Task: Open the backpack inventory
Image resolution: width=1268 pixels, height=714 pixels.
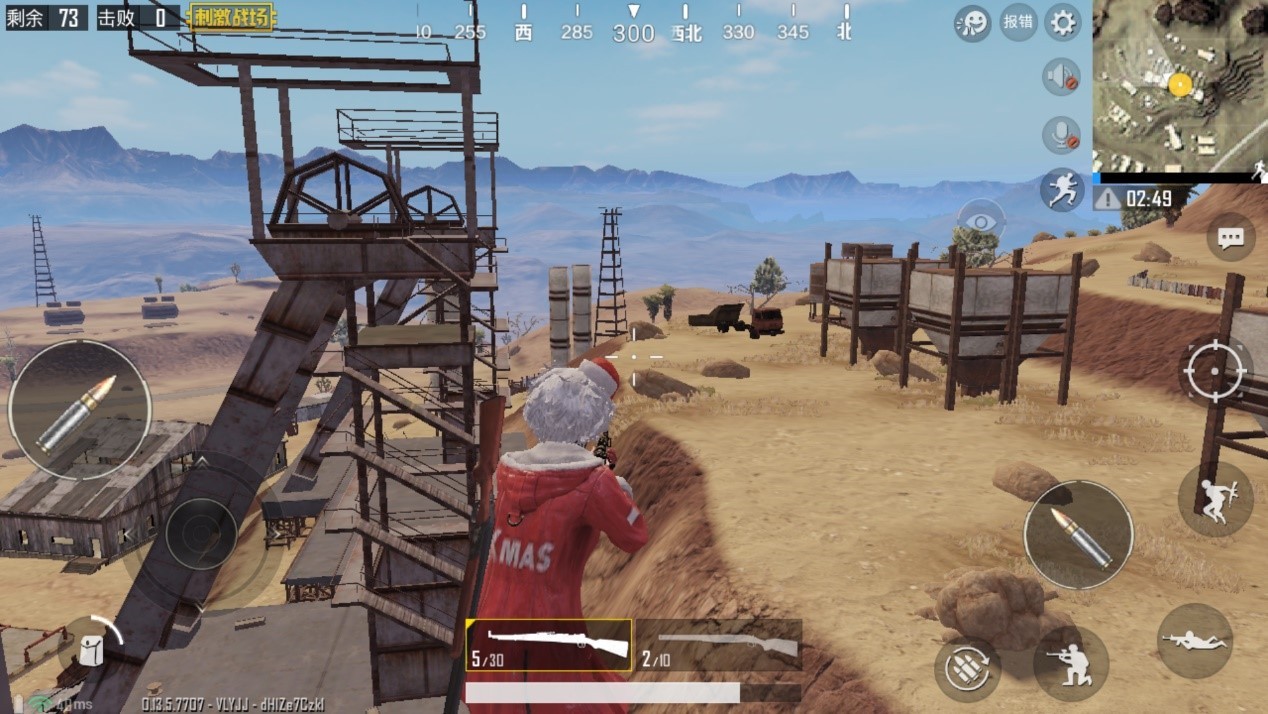Action: tap(90, 648)
